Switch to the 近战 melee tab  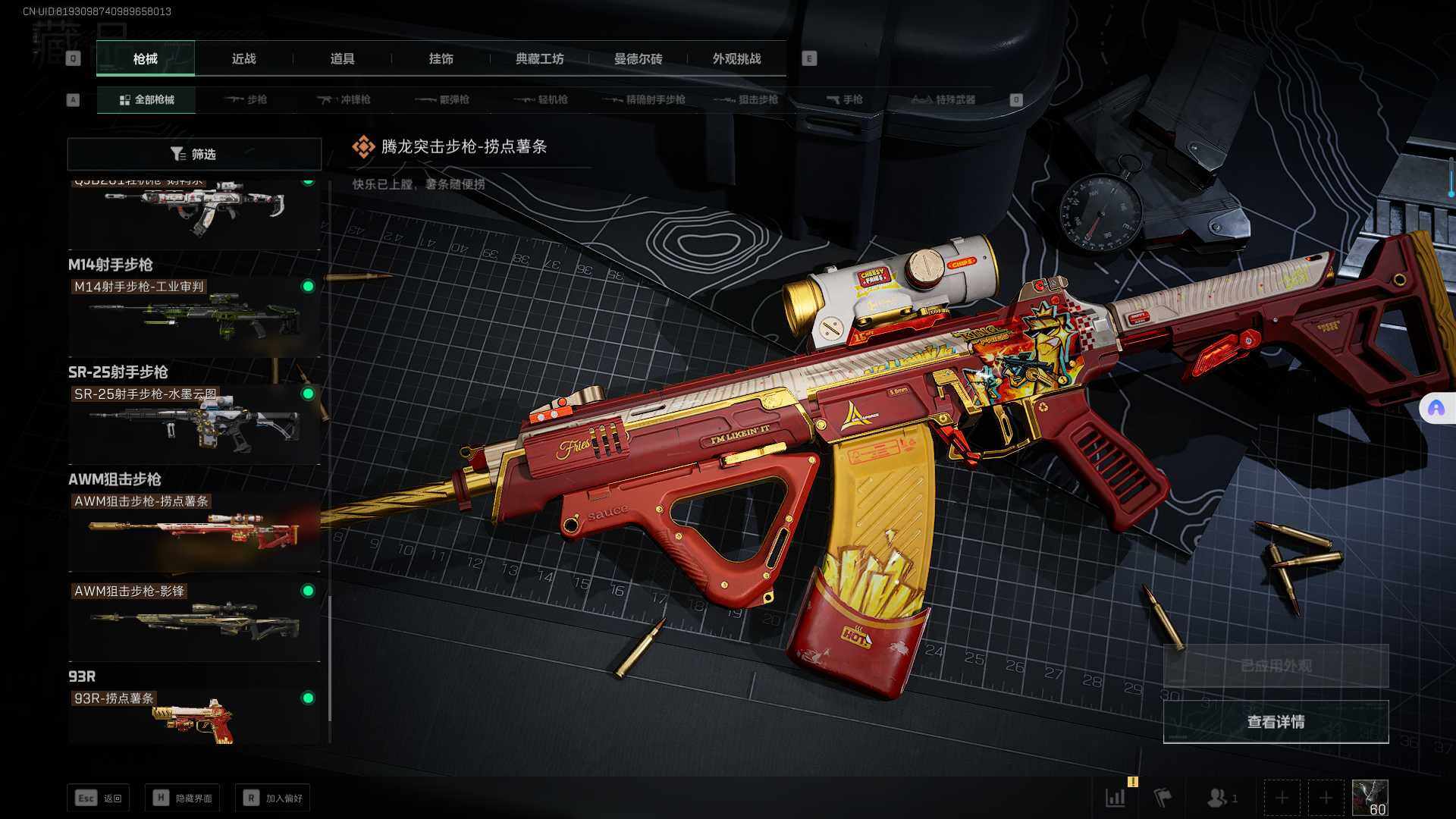(x=243, y=58)
